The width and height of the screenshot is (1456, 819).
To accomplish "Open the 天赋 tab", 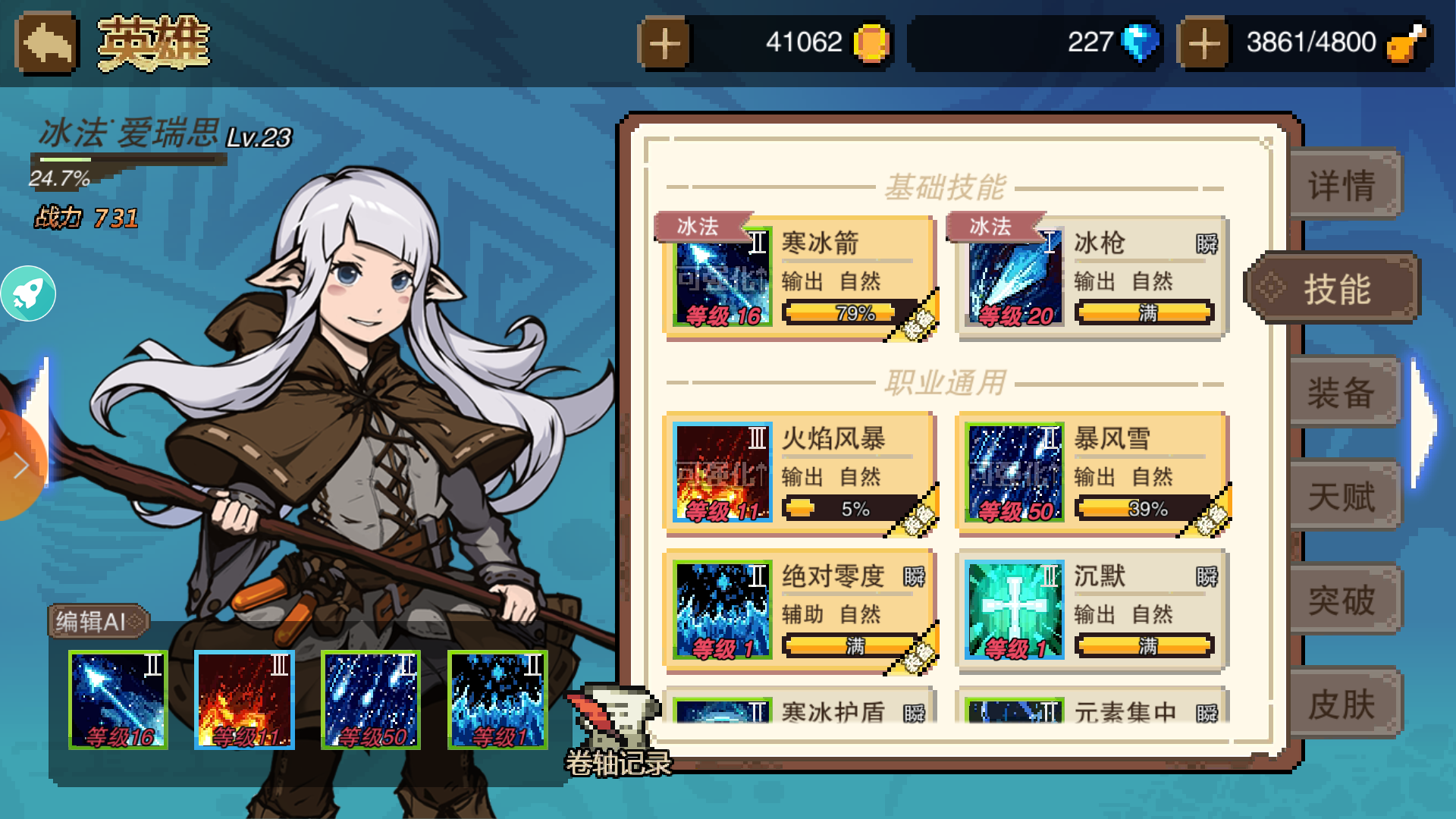I will coord(1344,497).
